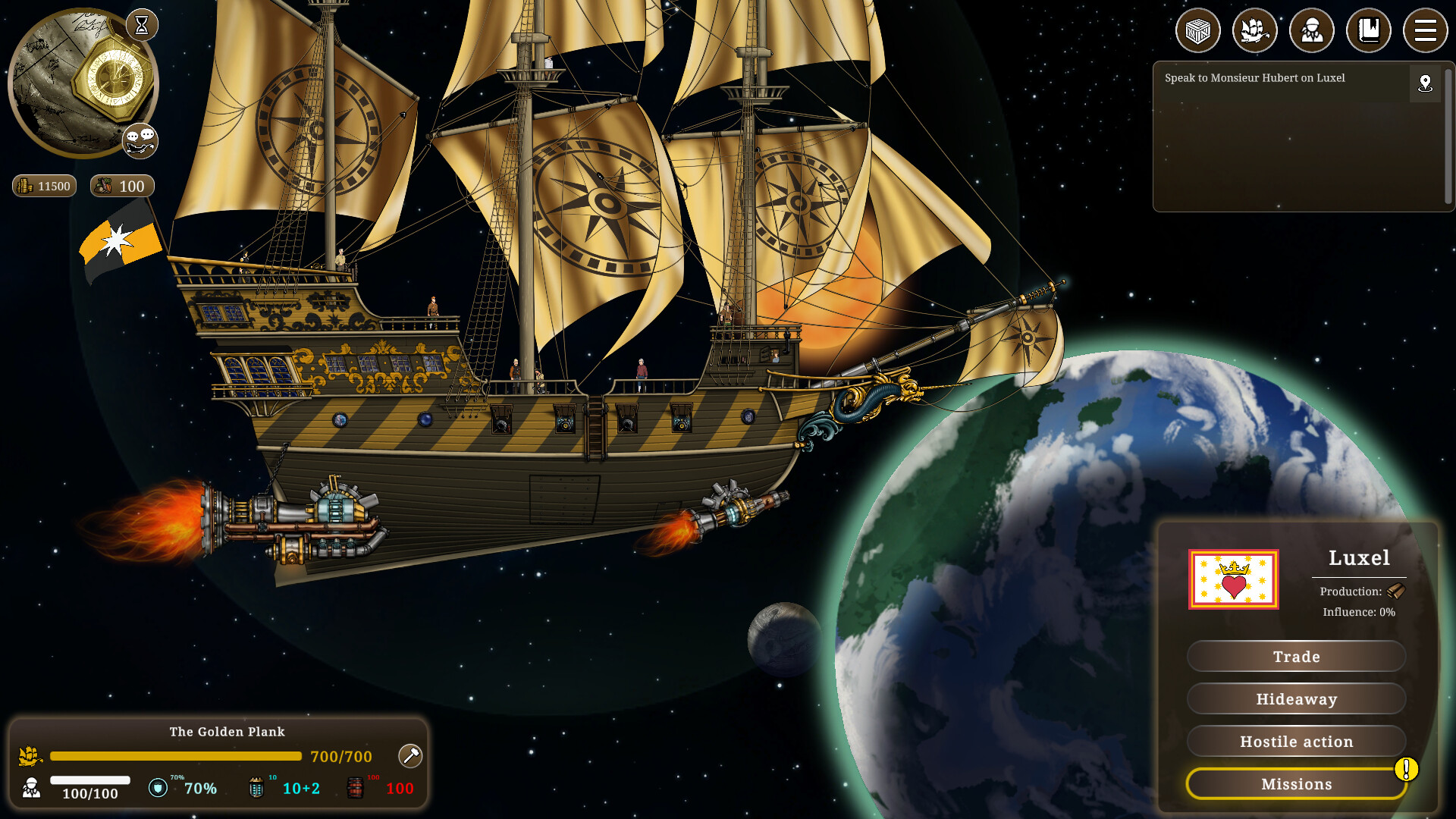Viewport: 1456px width, 819px height.
Task: Click the Luxel flag with the crowned heart
Action: tap(1234, 579)
